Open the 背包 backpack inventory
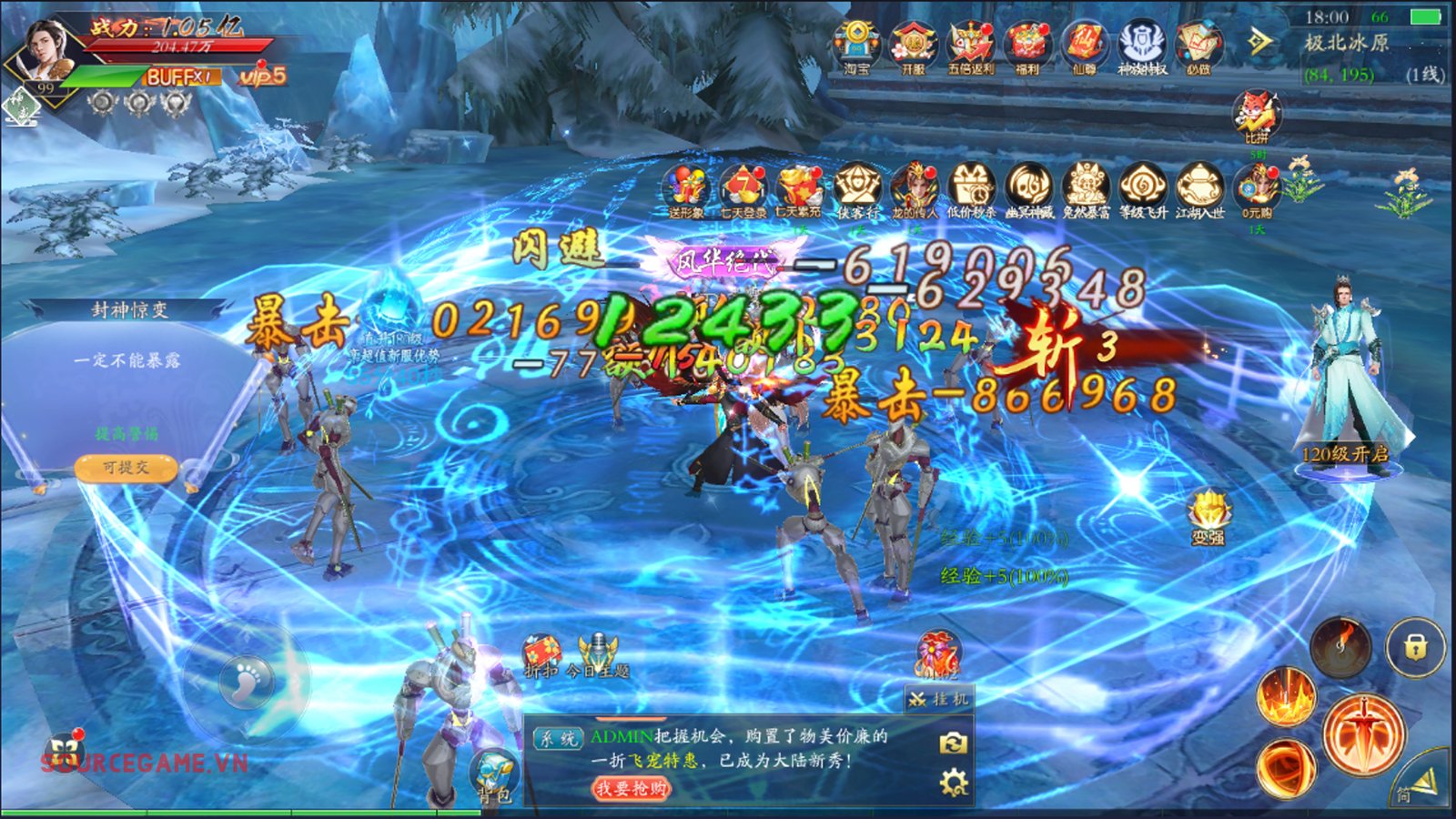1456x819 pixels. pyautogui.click(x=495, y=776)
